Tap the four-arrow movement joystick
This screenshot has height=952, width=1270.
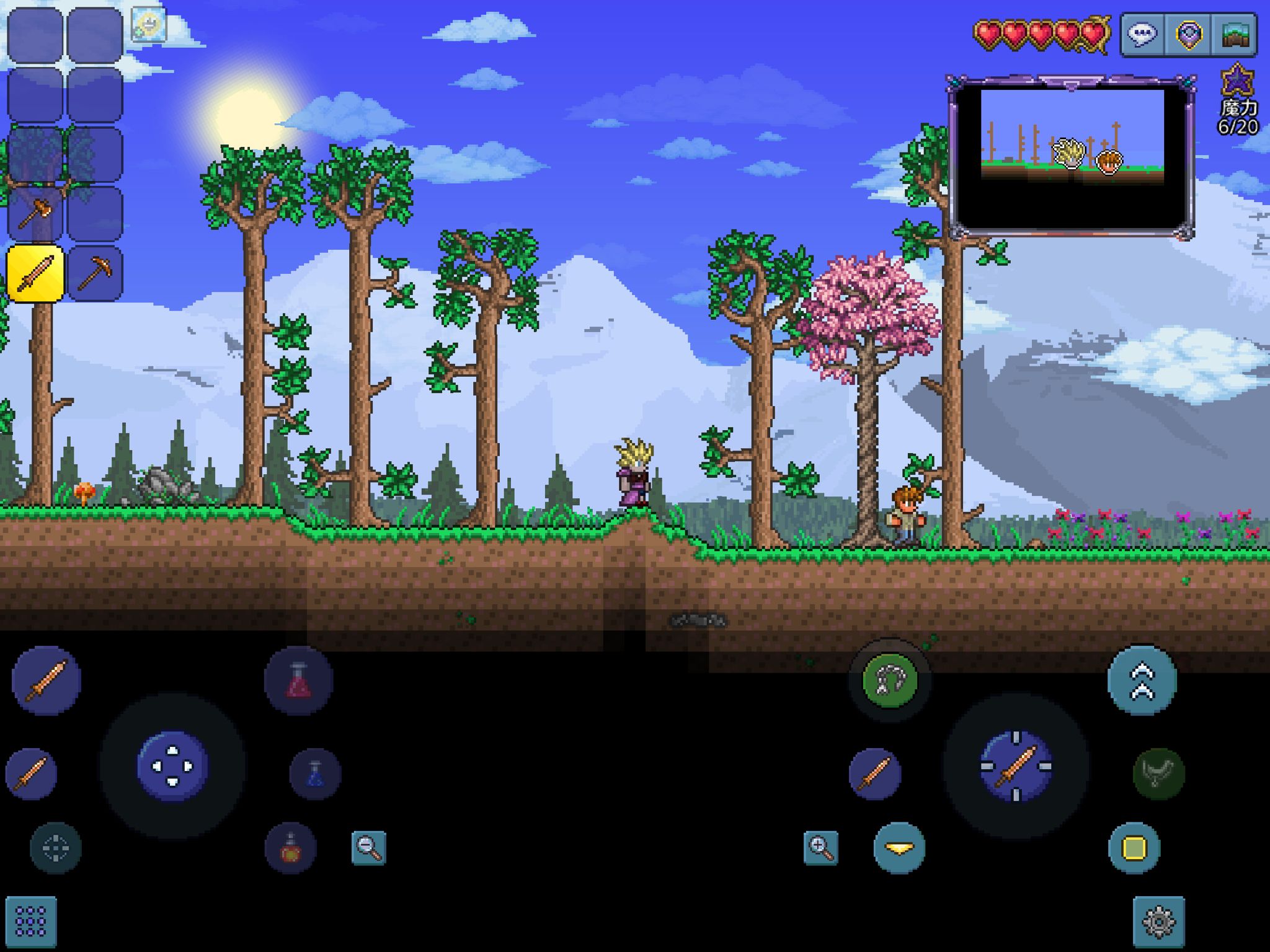click(172, 767)
